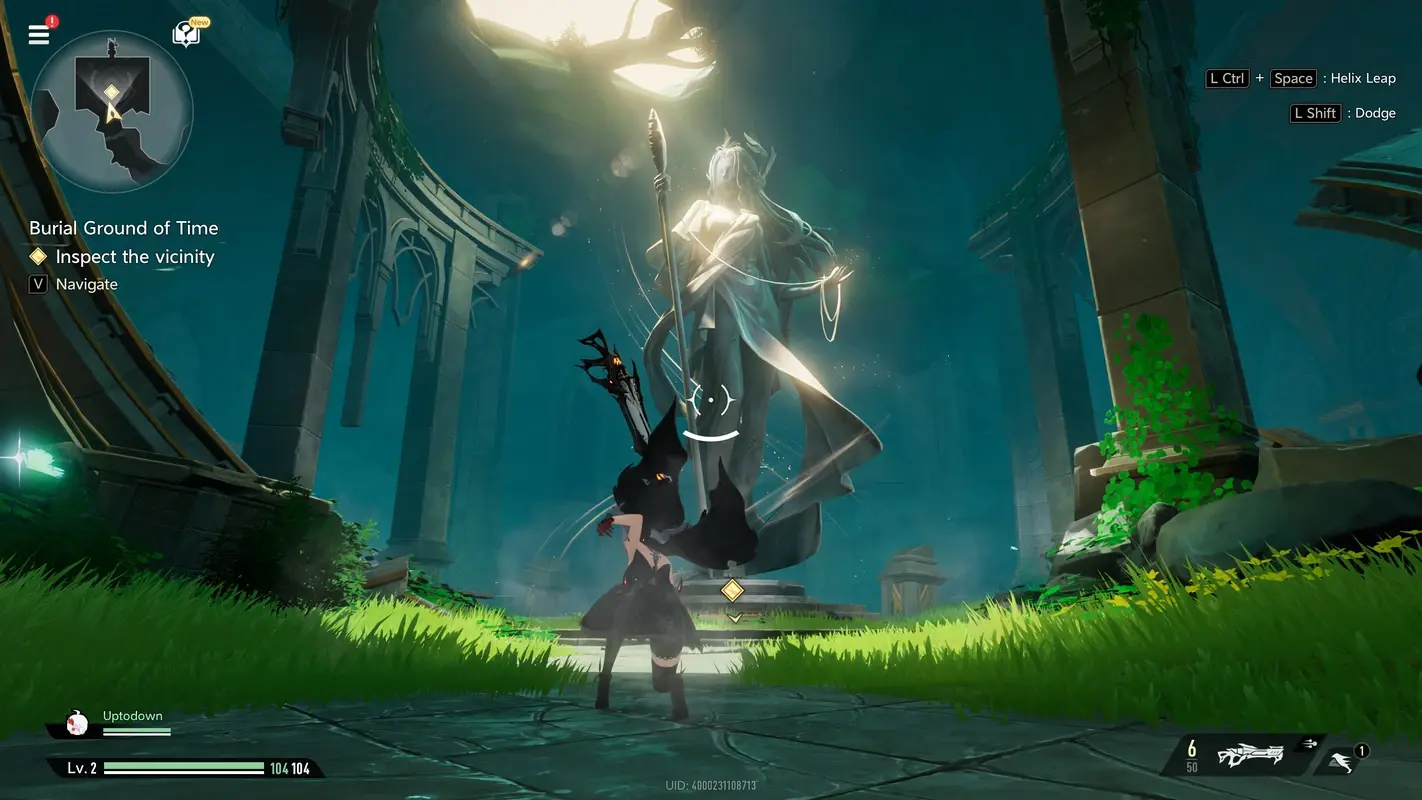
Task: Click the Burial Ground of Time quest title
Action: (x=123, y=227)
